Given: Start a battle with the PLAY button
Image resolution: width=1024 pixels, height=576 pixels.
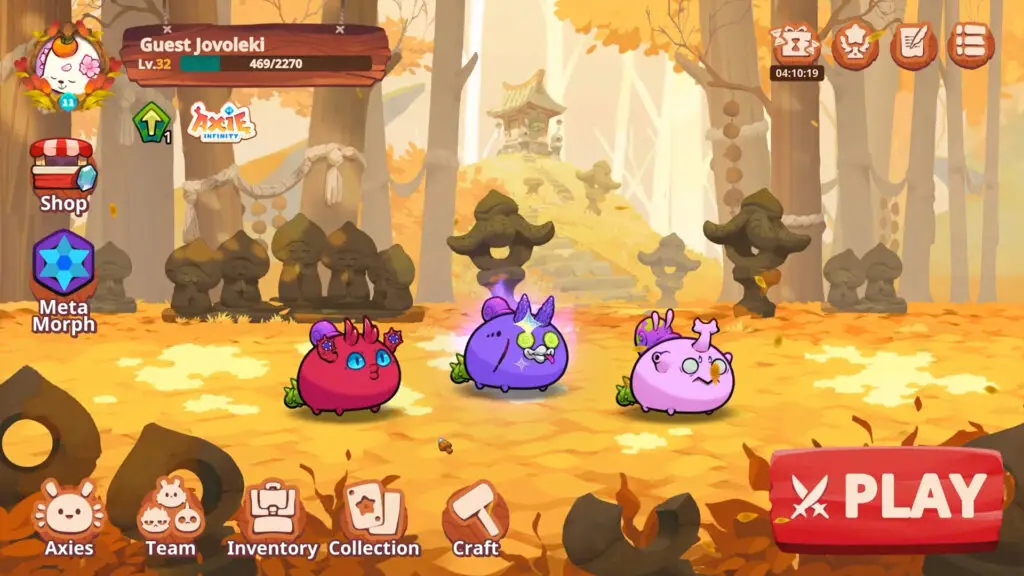Looking at the screenshot, I should tap(887, 497).
